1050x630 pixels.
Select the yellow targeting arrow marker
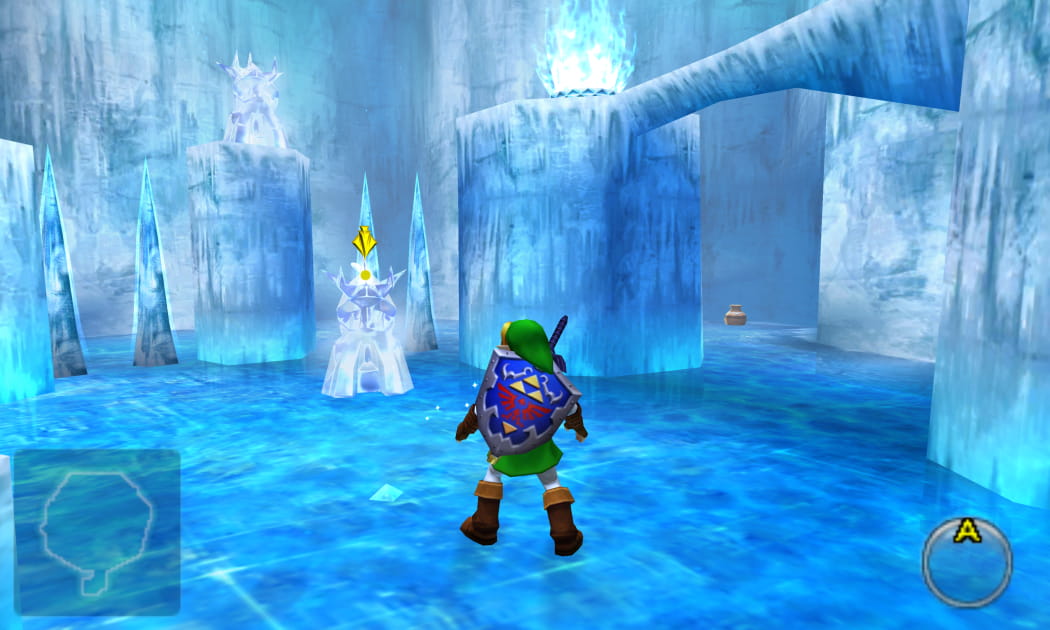click(x=365, y=241)
